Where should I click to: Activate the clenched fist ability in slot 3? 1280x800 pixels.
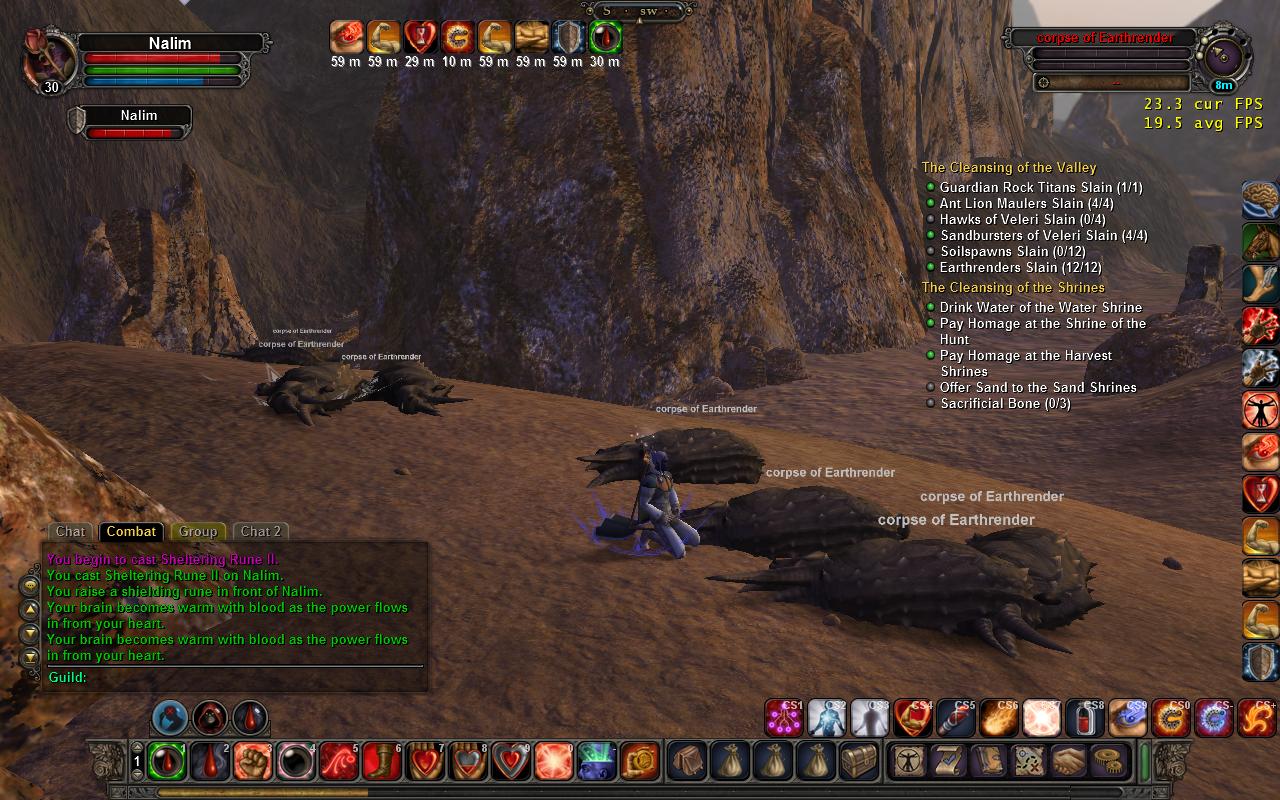(x=252, y=762)
